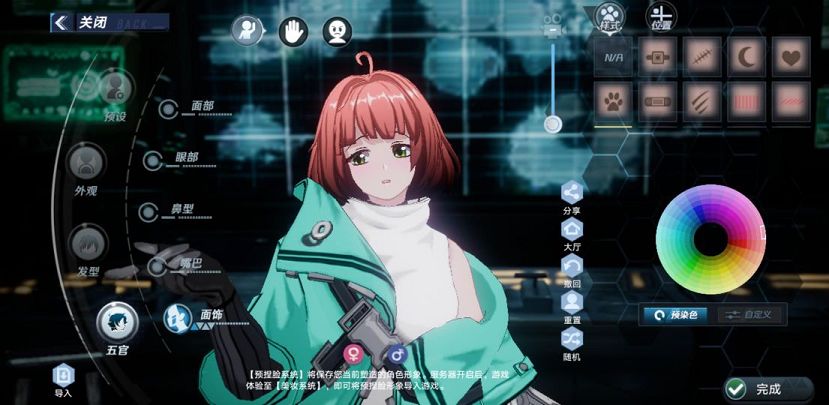Screen dimensions: 829x405
Task: Select the N/A no-decoration tile
Action: click(x=613, y=57)
